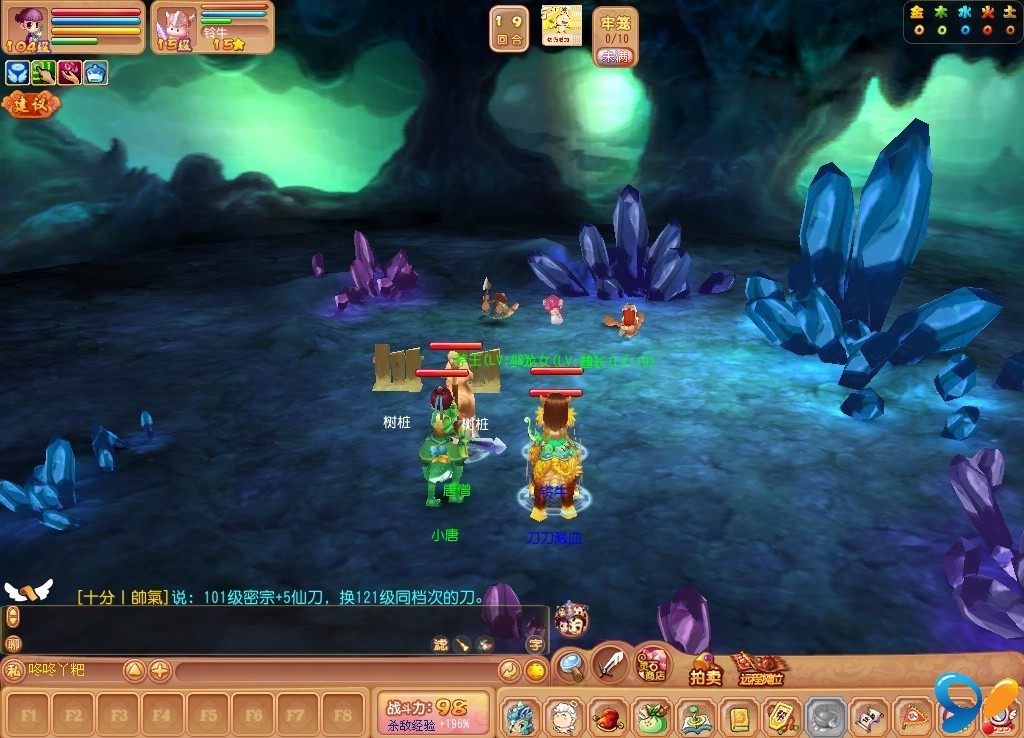Toggle the 滤 chat filter button

click(x=440, y=644)
